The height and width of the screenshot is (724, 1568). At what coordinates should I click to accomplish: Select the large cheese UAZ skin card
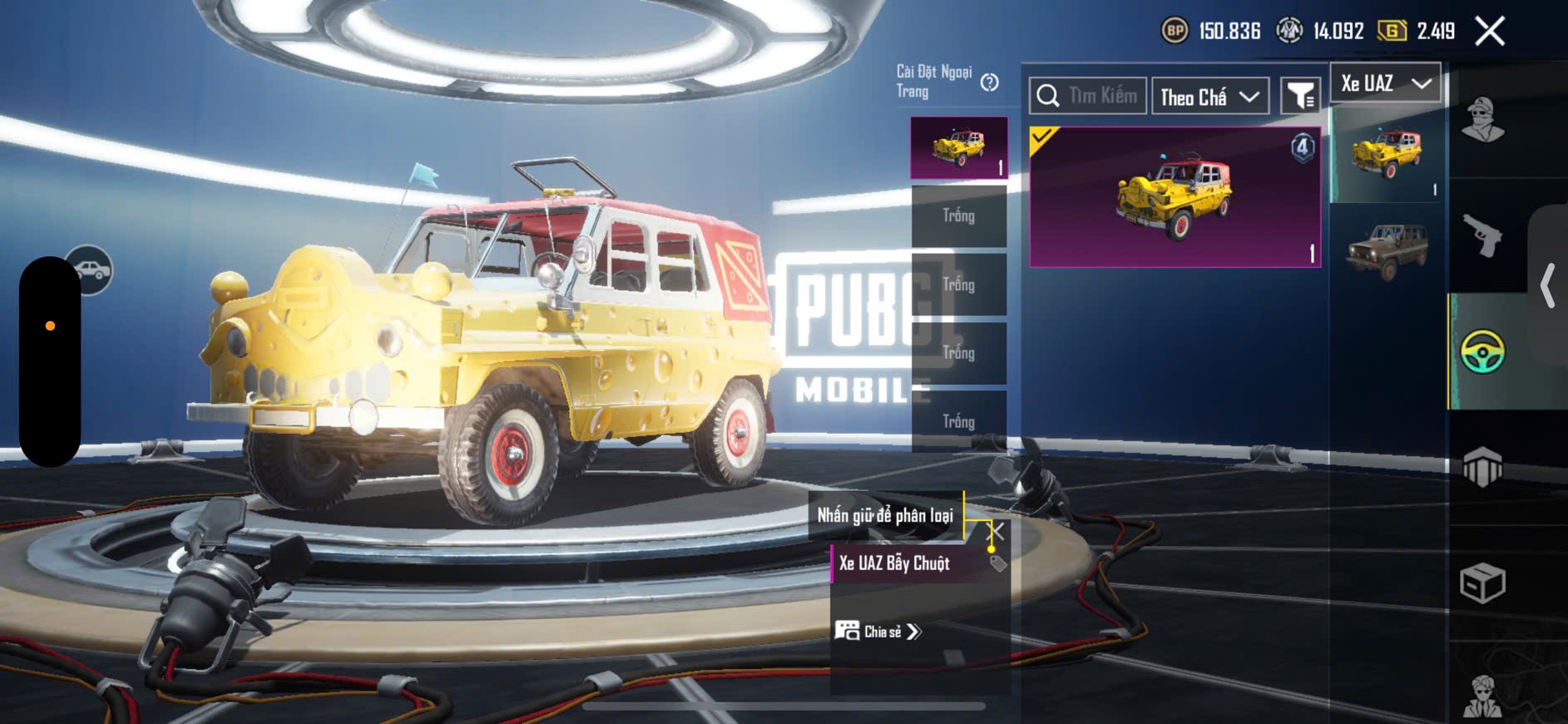pos(1175,197)
